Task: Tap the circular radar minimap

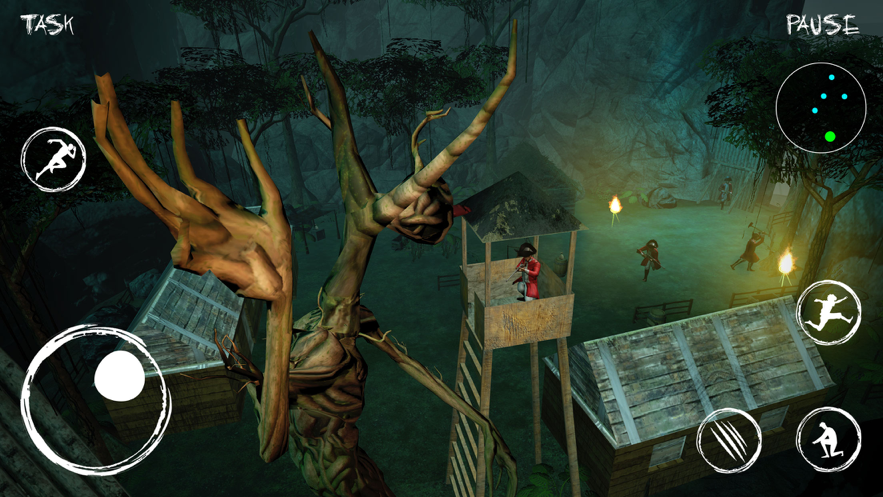Action: click(821, 108)
